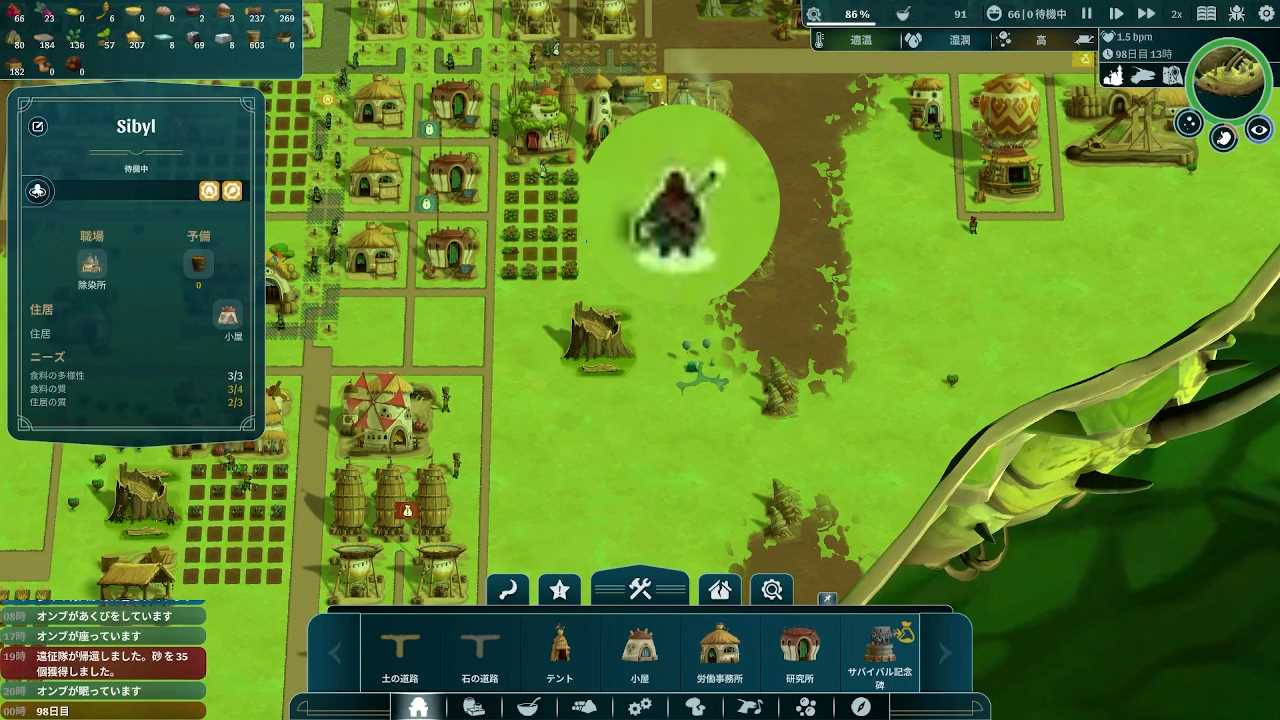Open the star objectives tab

point(560,590)
